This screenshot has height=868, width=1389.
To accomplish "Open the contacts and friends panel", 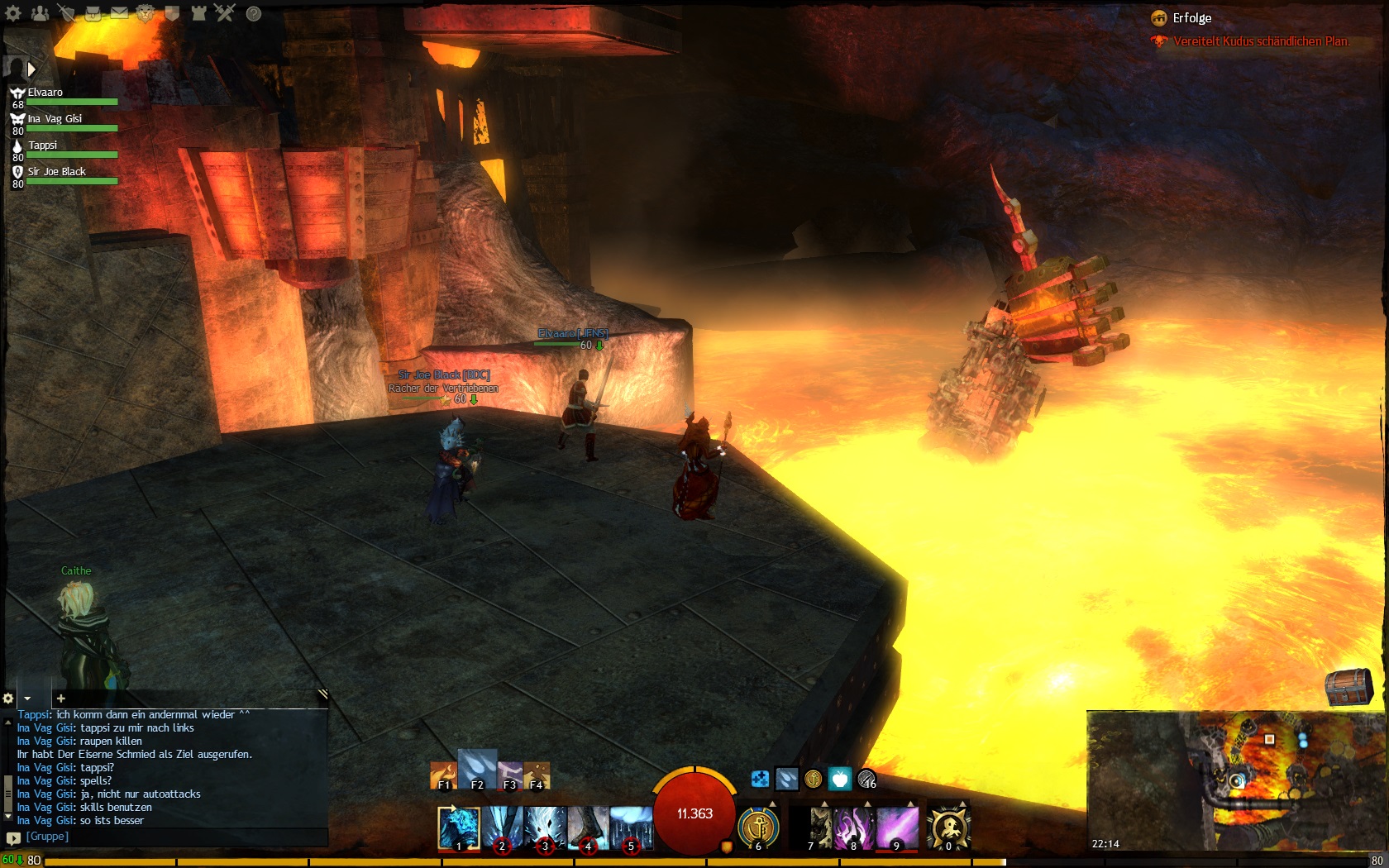I will click(x=40, y=13).
